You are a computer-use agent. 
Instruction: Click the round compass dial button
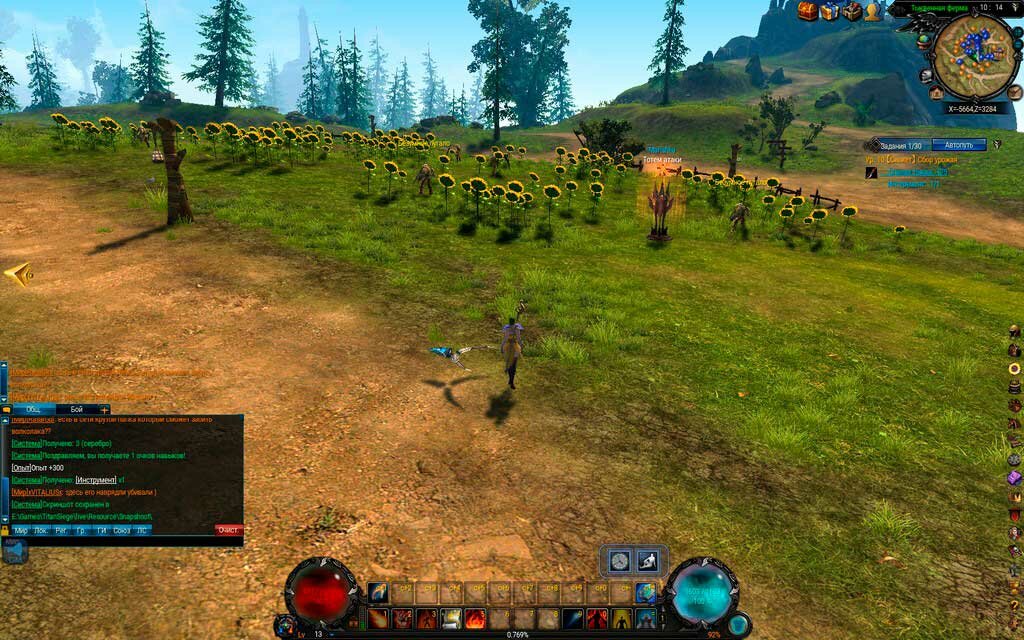tap(620, 561)
